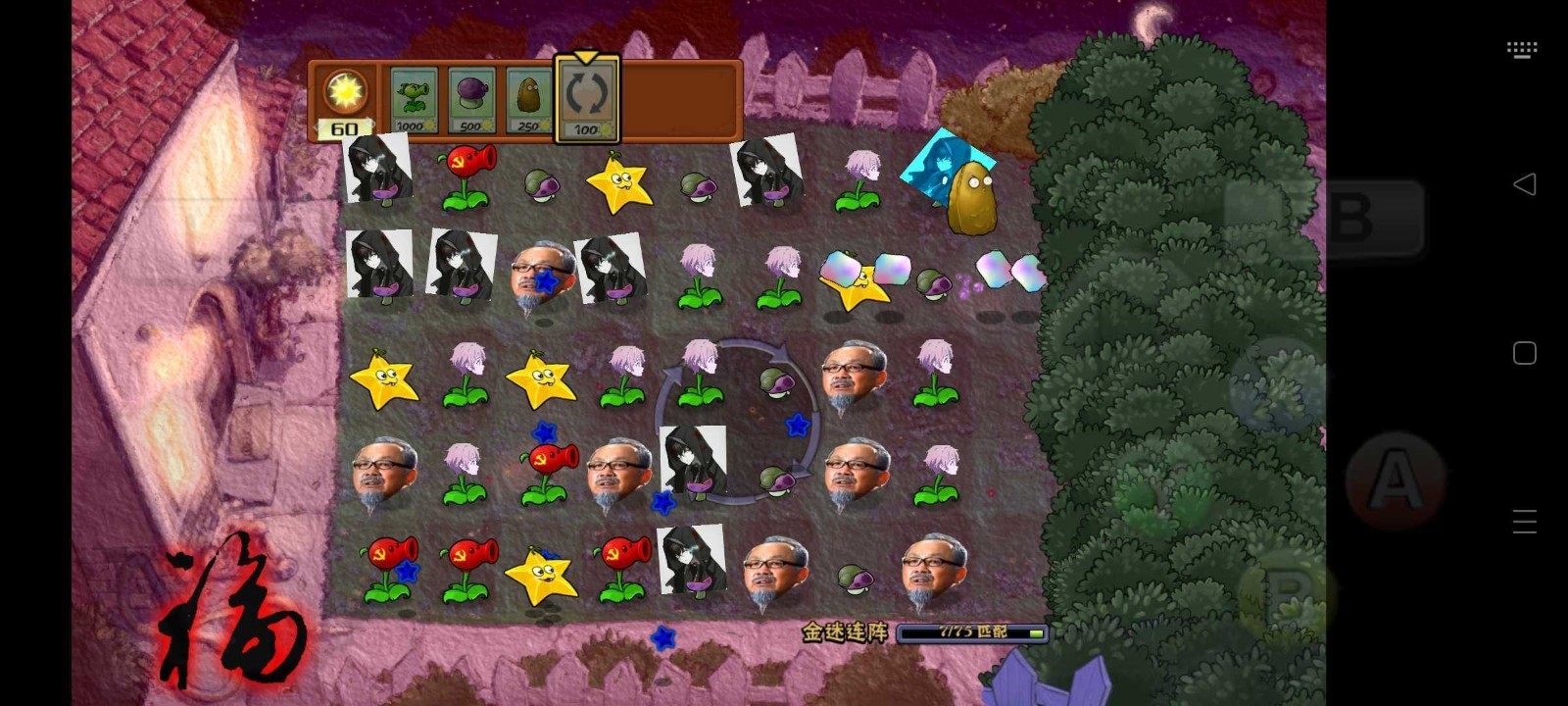Select the Wall-nut upgrade seed packet
Image resolution: width=1568 pixels, height=706 pixels.
529,96
